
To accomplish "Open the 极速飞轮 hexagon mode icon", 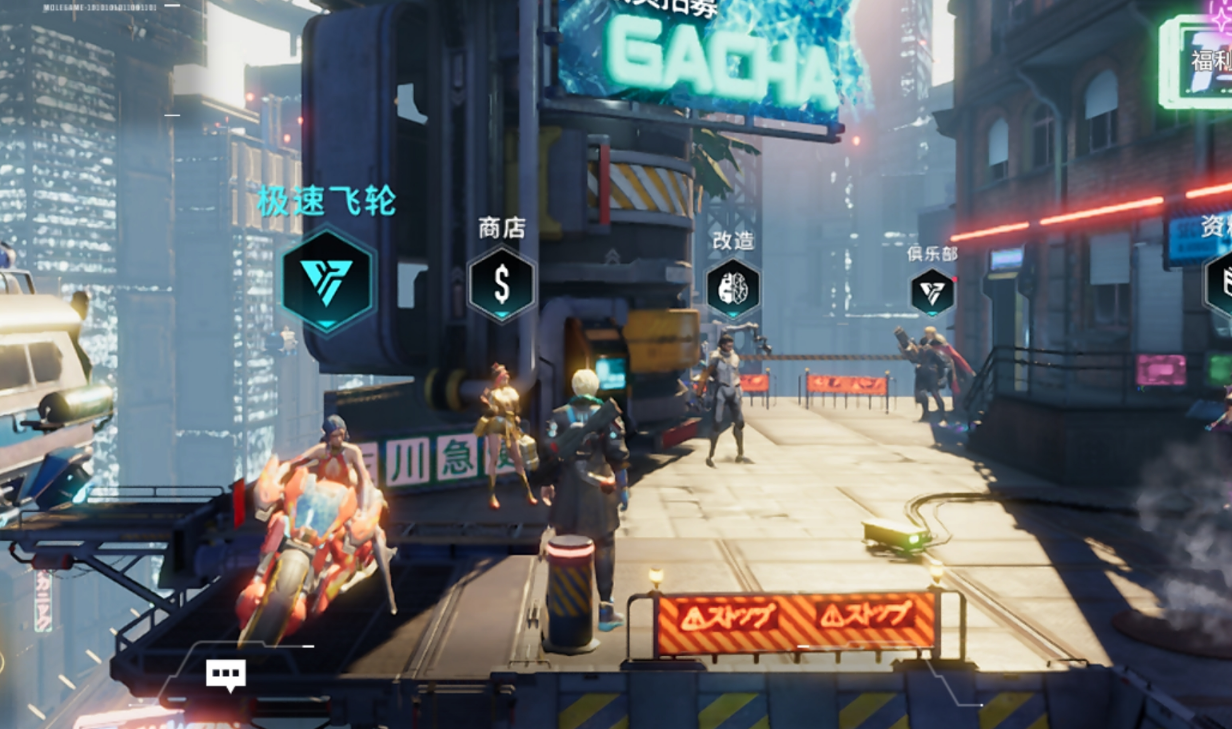I will (x=328, y=279).
